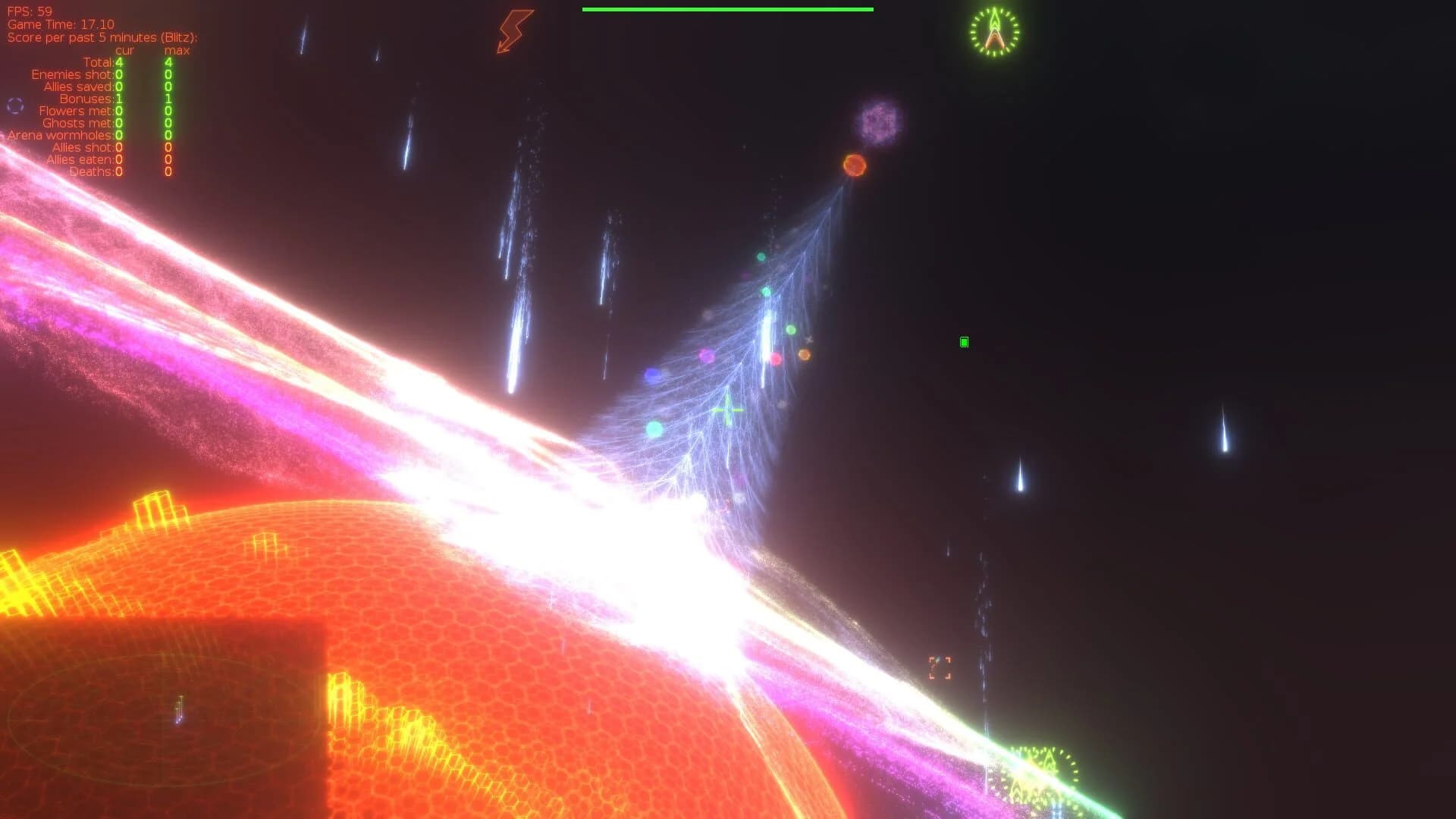Expand the cur column header
This screenshot has width=1456, height=819.
coord(124,50)
